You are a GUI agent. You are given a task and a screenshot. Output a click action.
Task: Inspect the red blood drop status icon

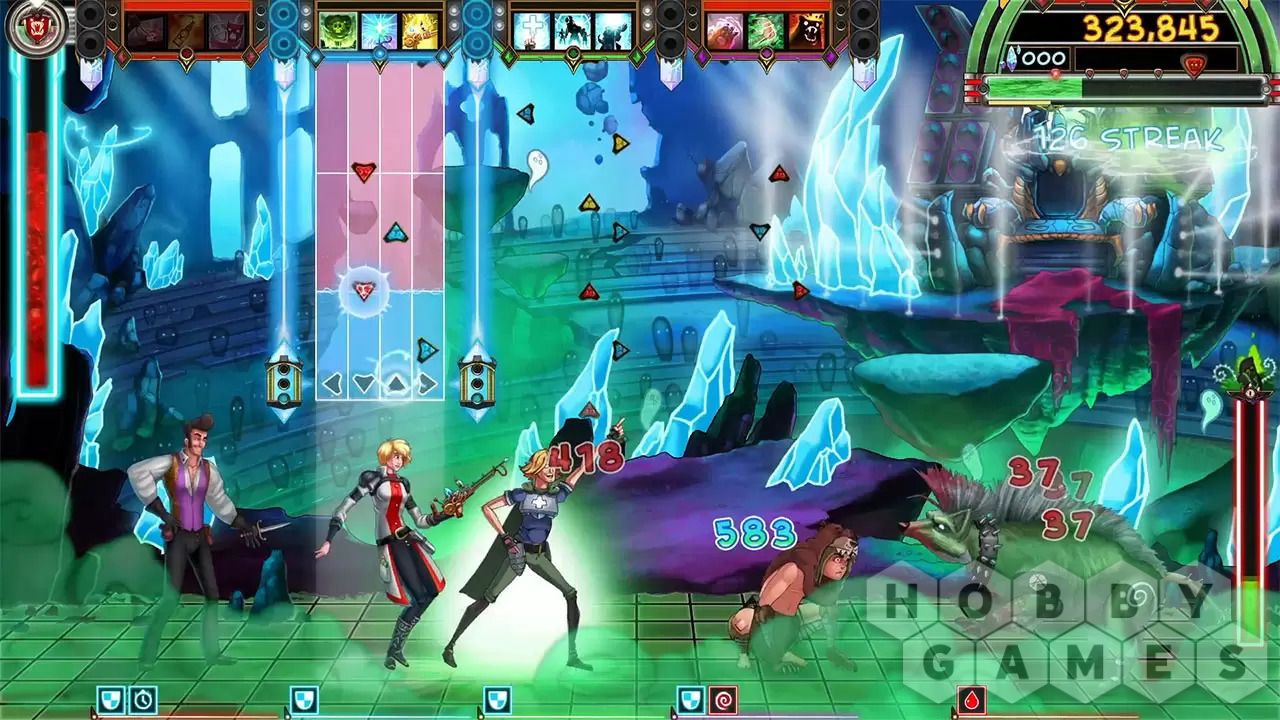tap(971, 699)
